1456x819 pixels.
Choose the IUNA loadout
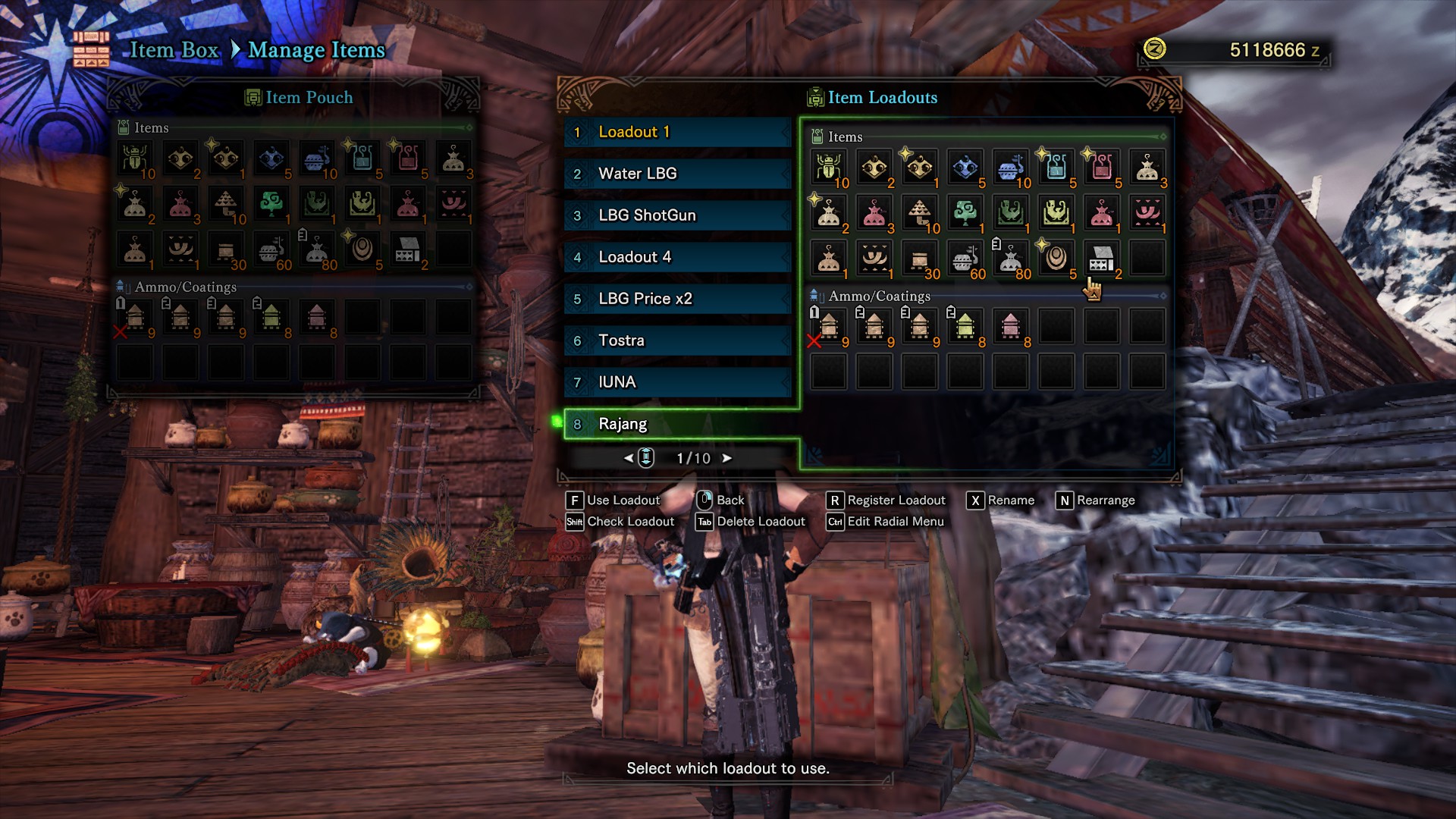pos(676,382)
